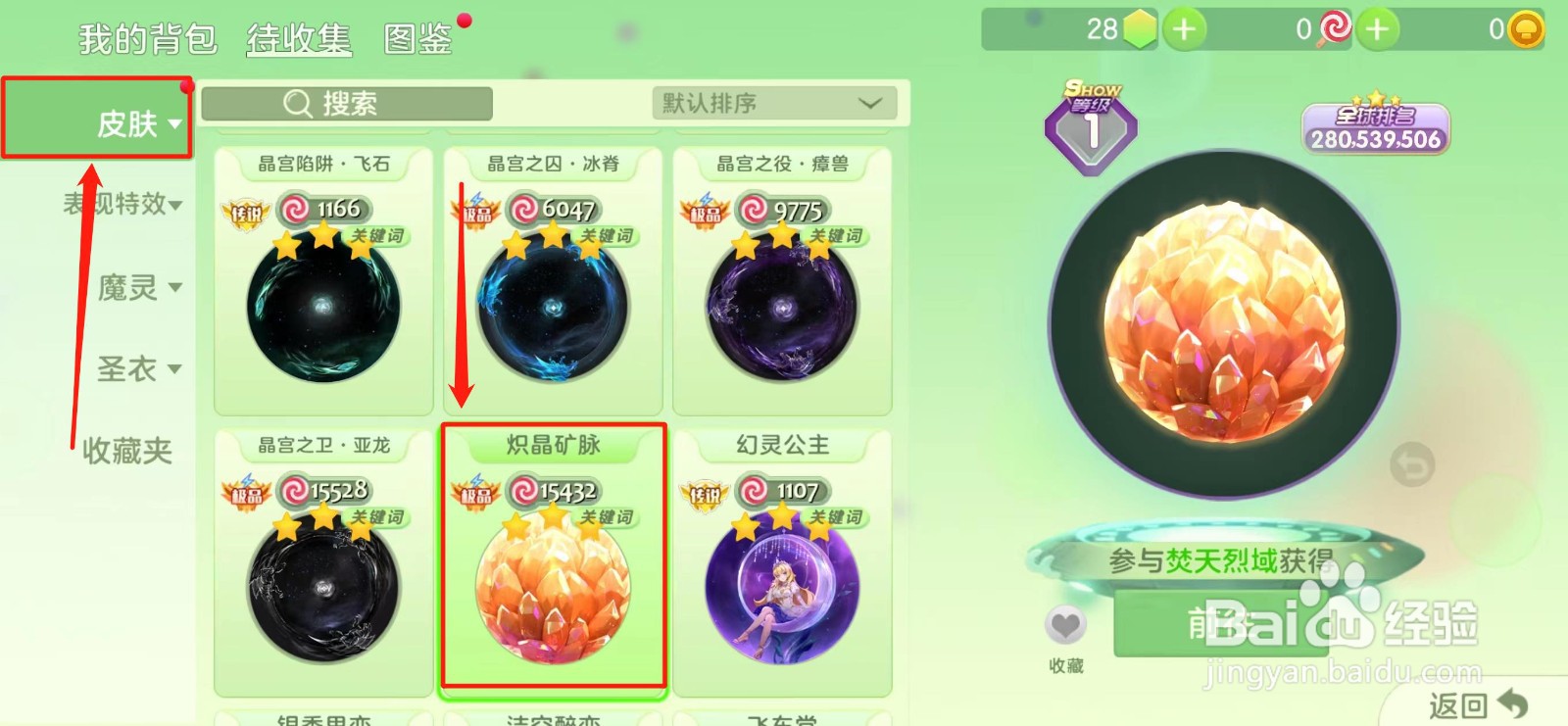Screen dimensions: 1568x726
Task: Open the 图鉴 tab
Action: [418, 39]
